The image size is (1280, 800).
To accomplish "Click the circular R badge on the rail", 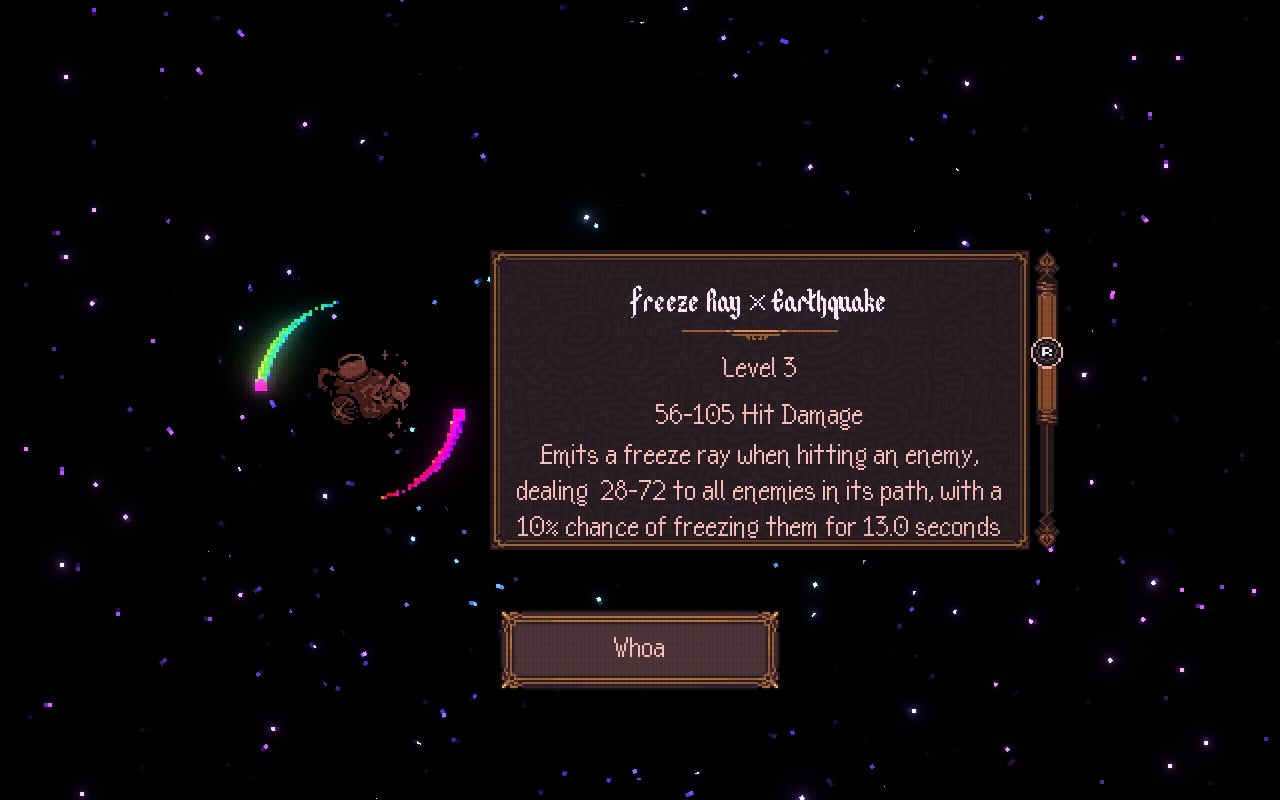I will (x=1046, y=352).
